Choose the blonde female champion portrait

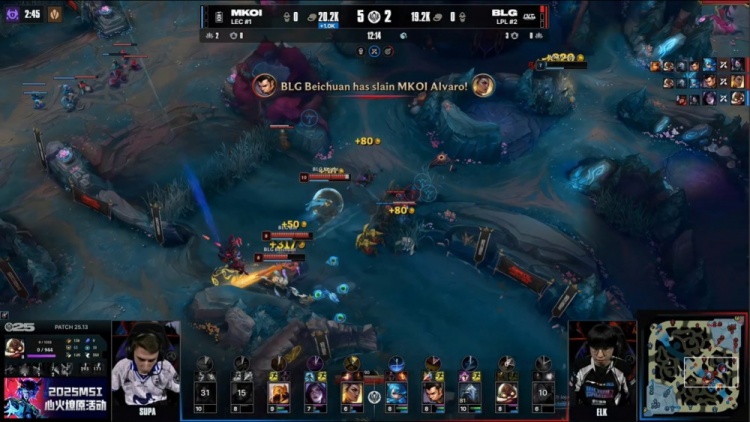tap(352, 392)
